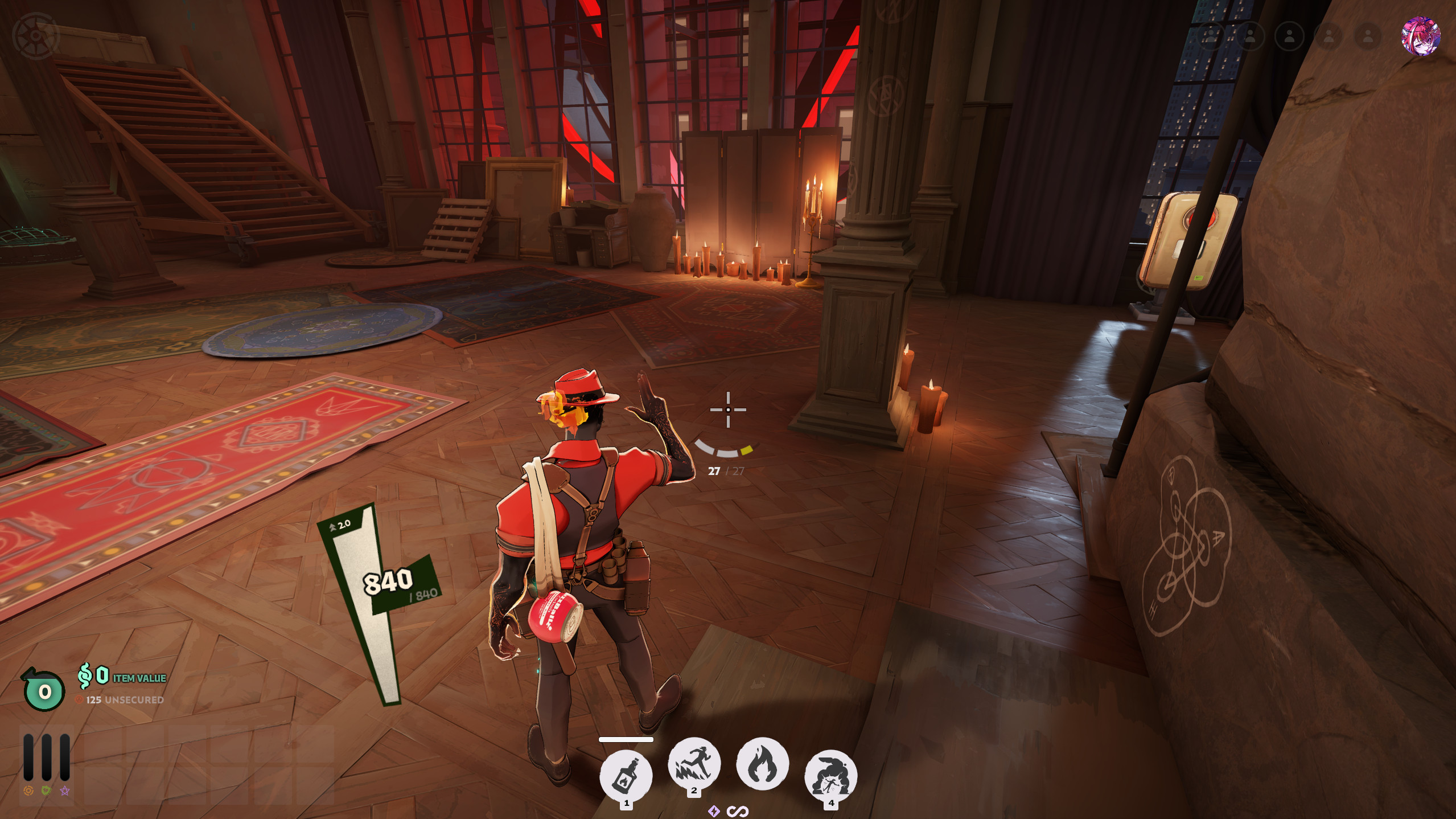This screenshot has height=819, width=1456.
Task: Select the orange weapon category icon
Action: (x=28, y=791)
